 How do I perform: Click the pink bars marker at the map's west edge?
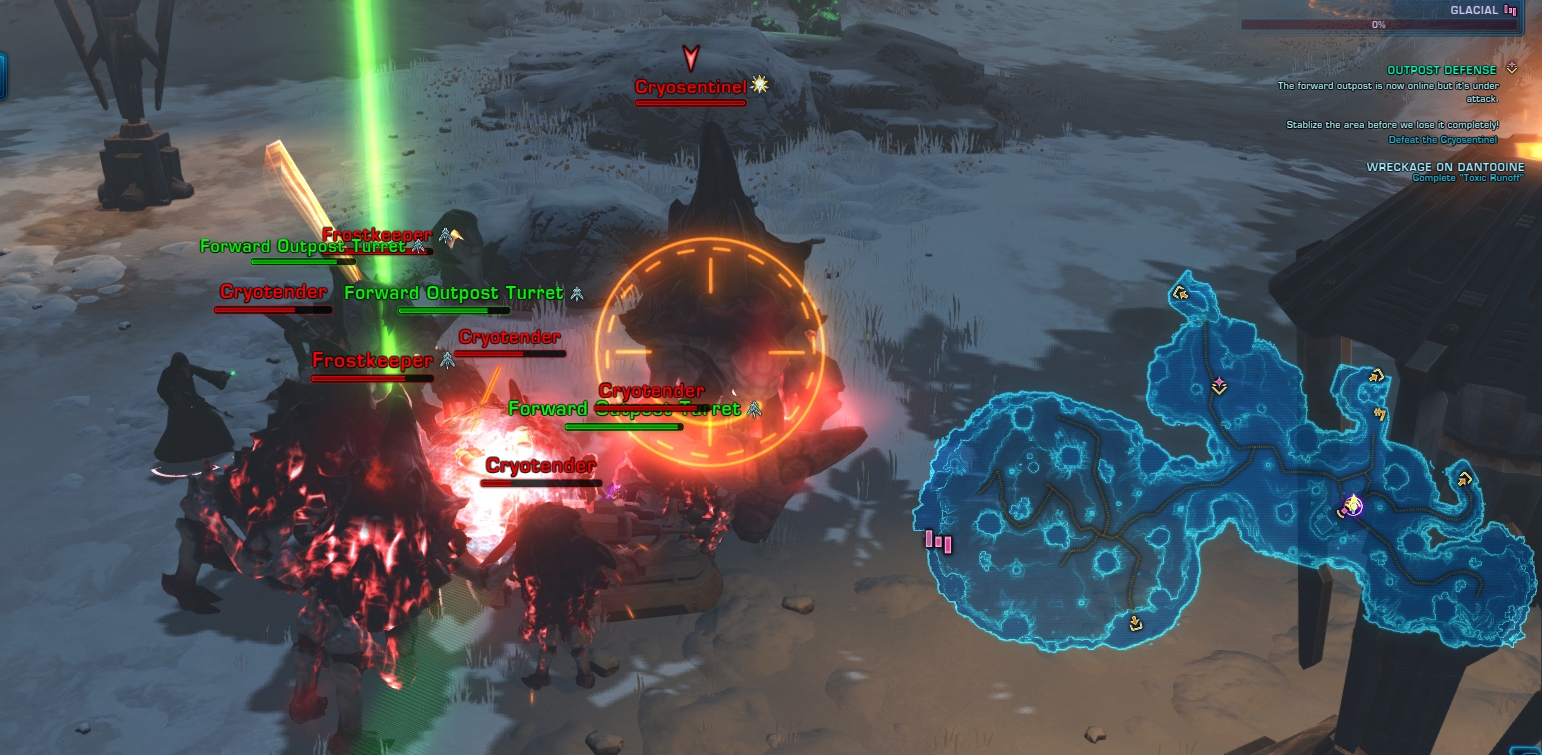(x=938, y=542)
